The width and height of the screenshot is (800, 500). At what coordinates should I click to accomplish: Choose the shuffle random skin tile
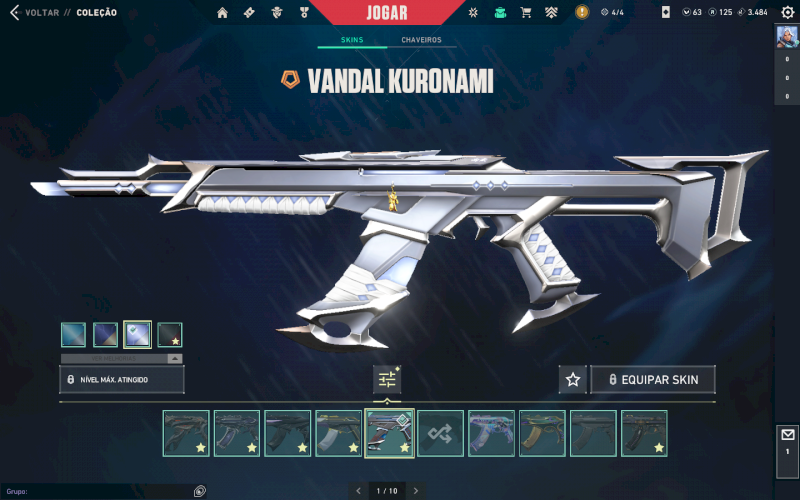(x=440, y=433)
